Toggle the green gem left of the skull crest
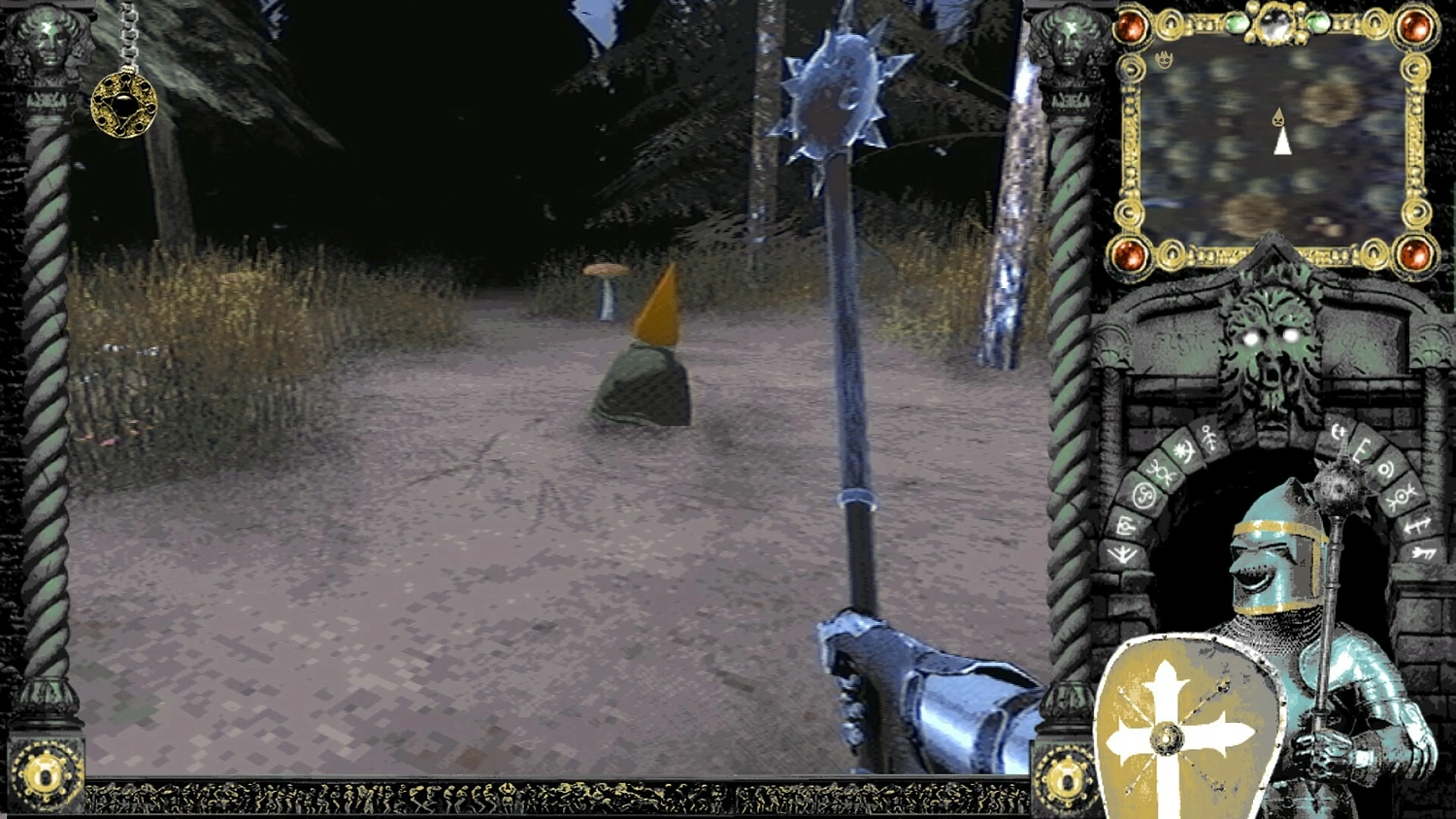Screen dimensions: 1456x819 click(1238, 21)
